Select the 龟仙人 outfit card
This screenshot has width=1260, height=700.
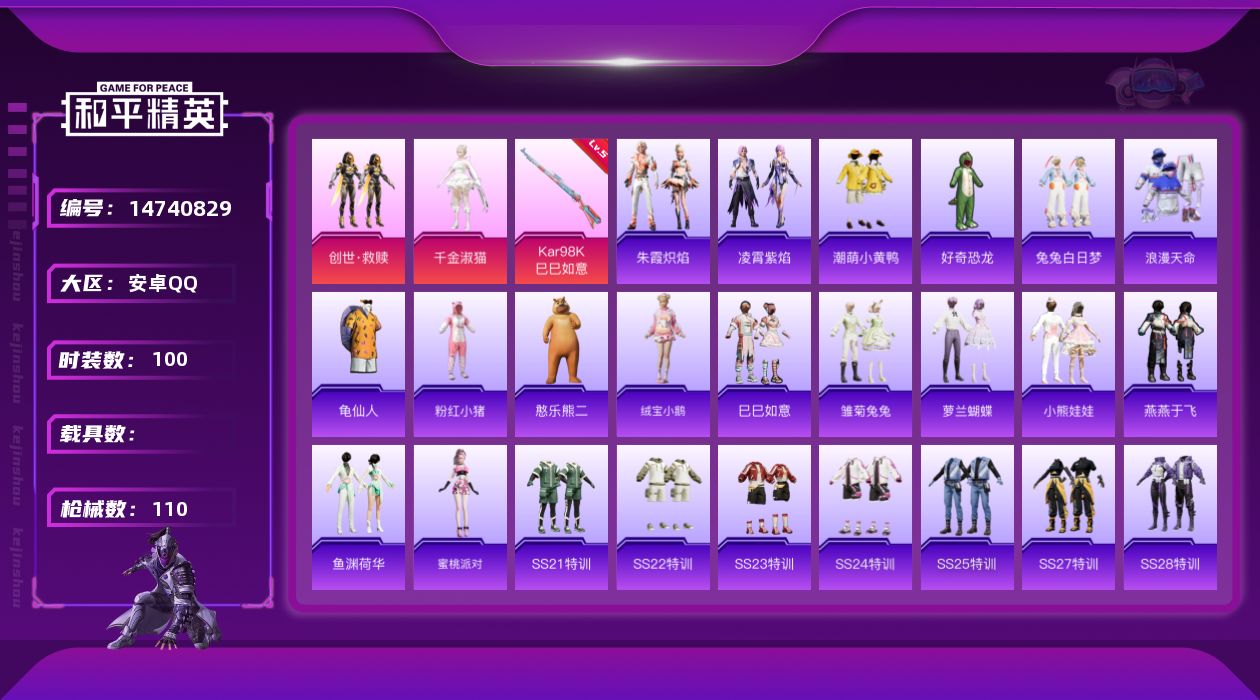358,364
